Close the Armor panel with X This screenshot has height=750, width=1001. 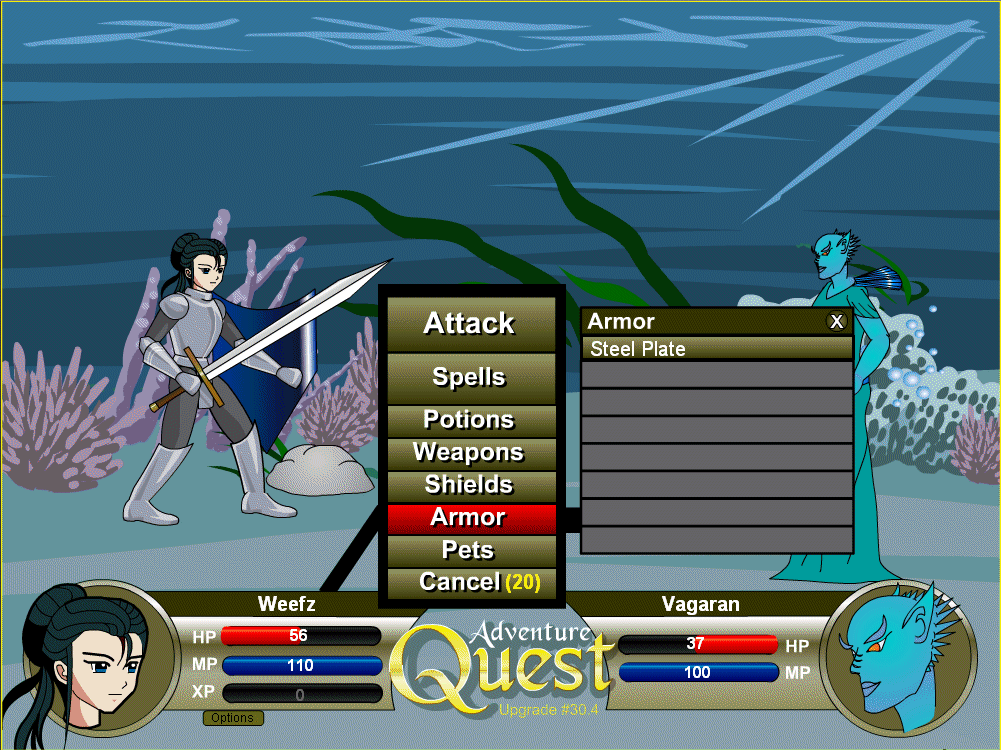pyautogui.click(x=837, y=321)
